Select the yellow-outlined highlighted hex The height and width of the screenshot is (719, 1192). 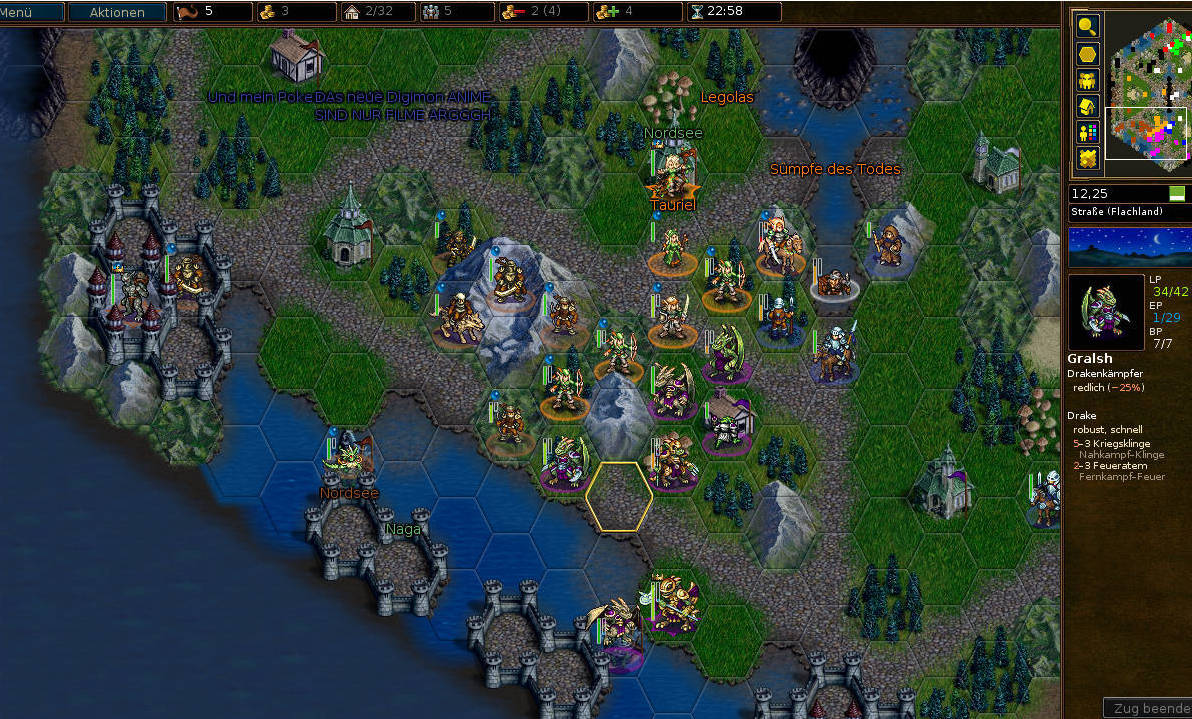coord(619,496)
